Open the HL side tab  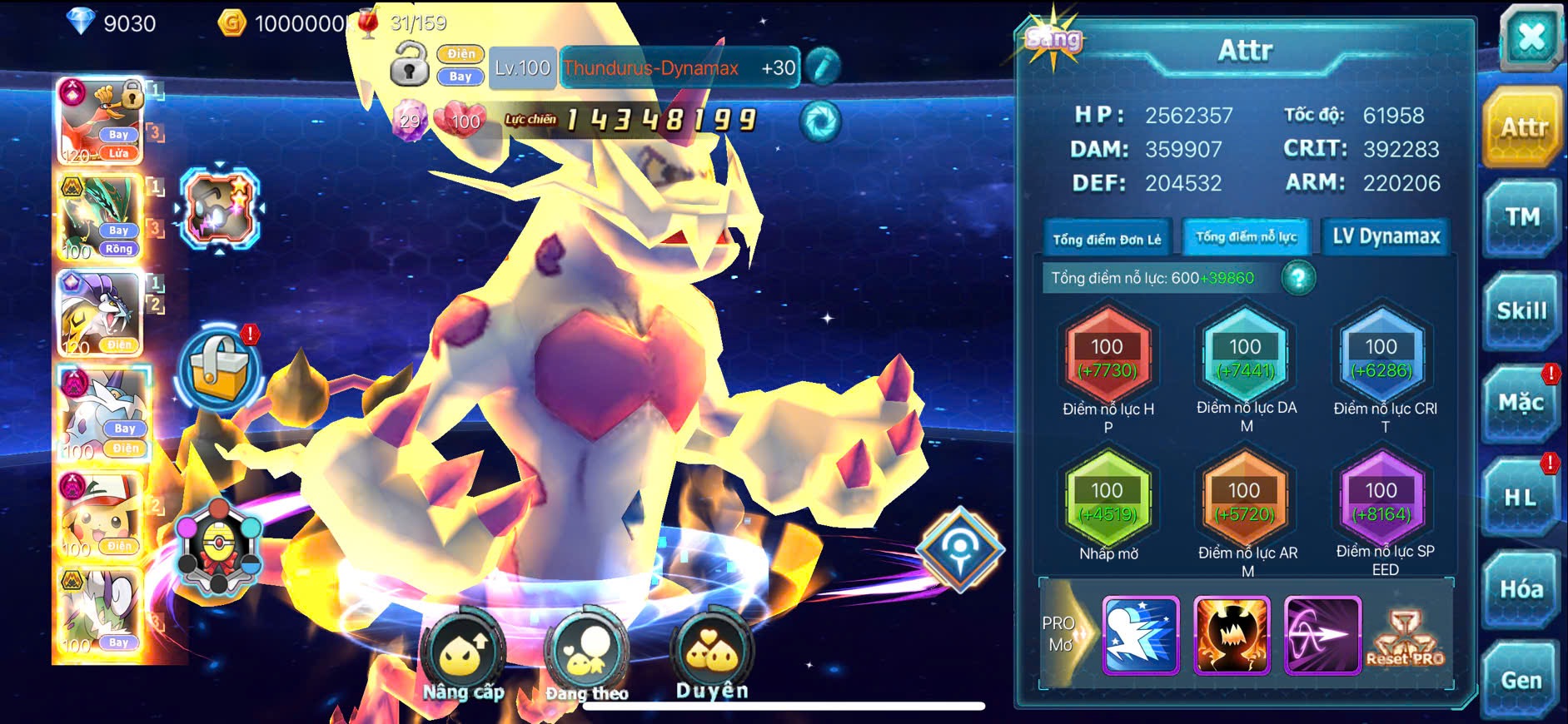coord(1521,498)
